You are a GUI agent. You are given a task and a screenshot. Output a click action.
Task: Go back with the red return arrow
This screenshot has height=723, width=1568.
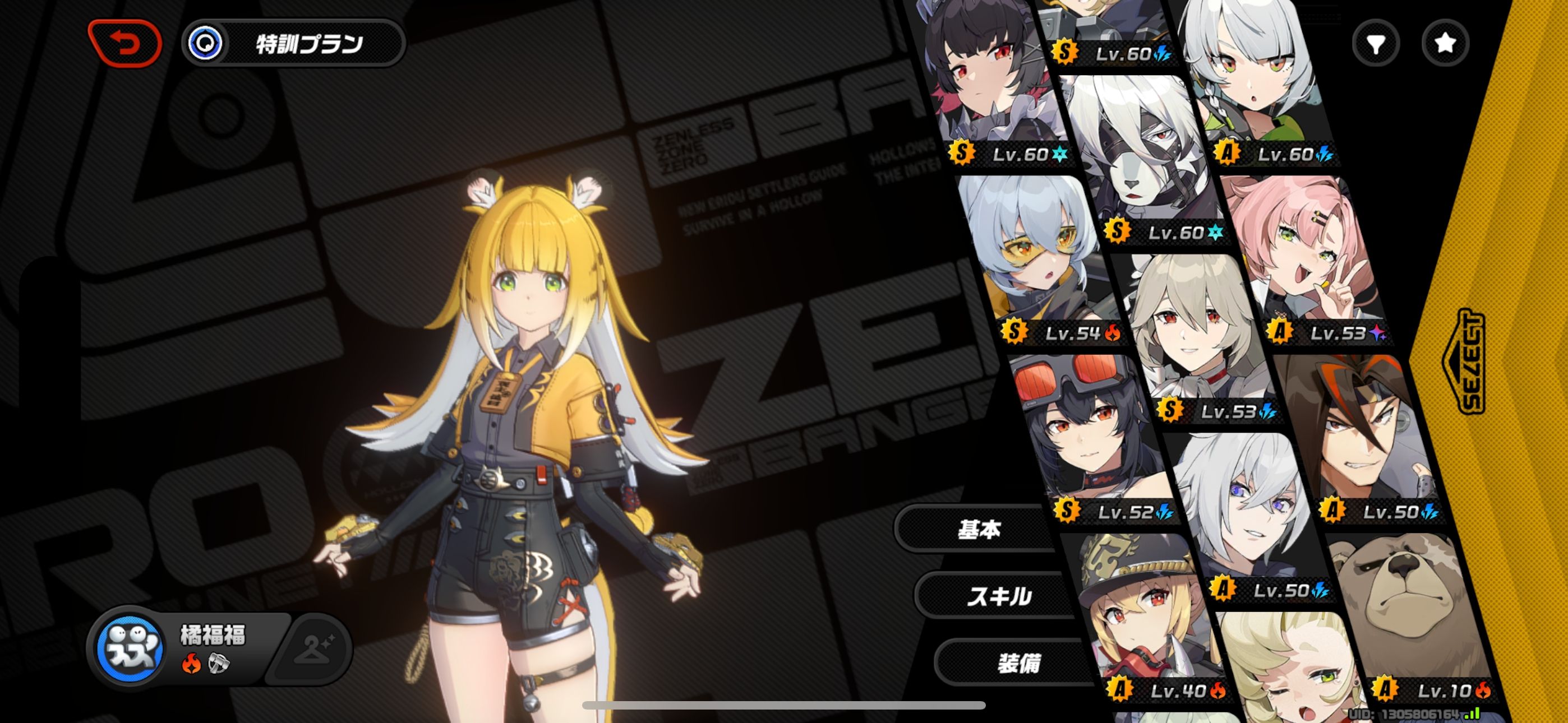(x=125, y=43)
